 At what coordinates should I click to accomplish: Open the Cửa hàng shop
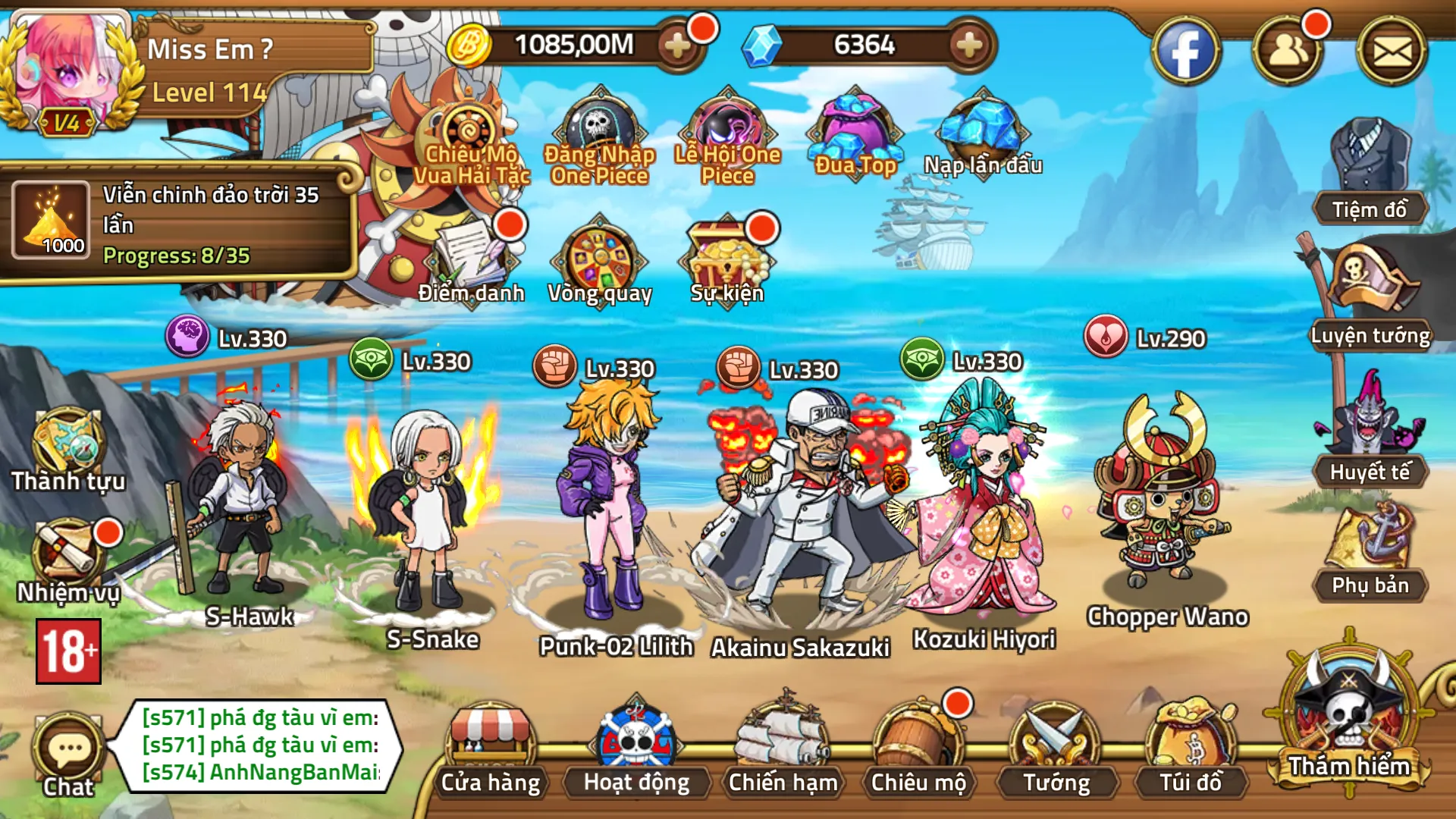[491, 747]
